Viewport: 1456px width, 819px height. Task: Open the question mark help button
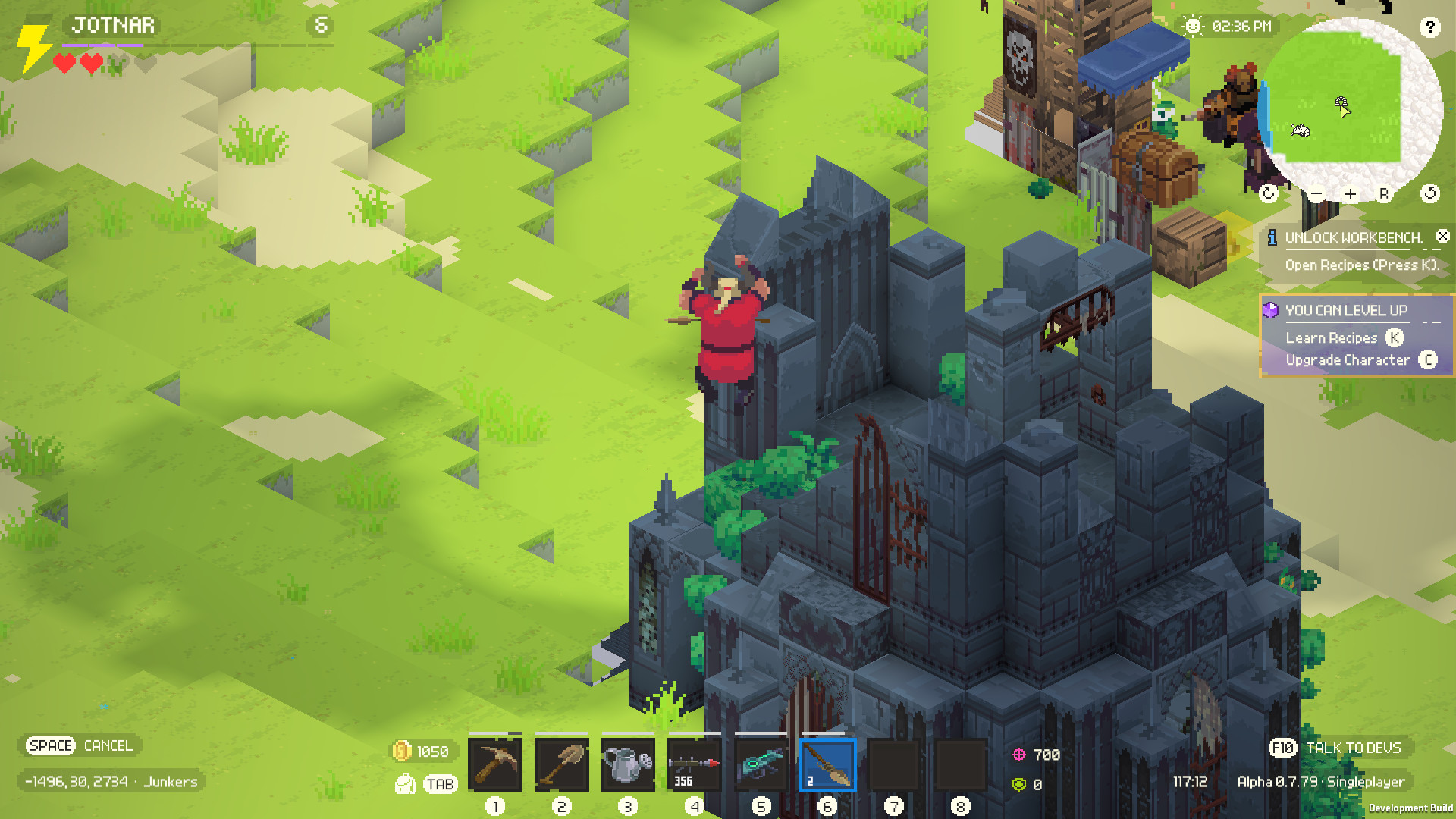tap(1429, 28)
